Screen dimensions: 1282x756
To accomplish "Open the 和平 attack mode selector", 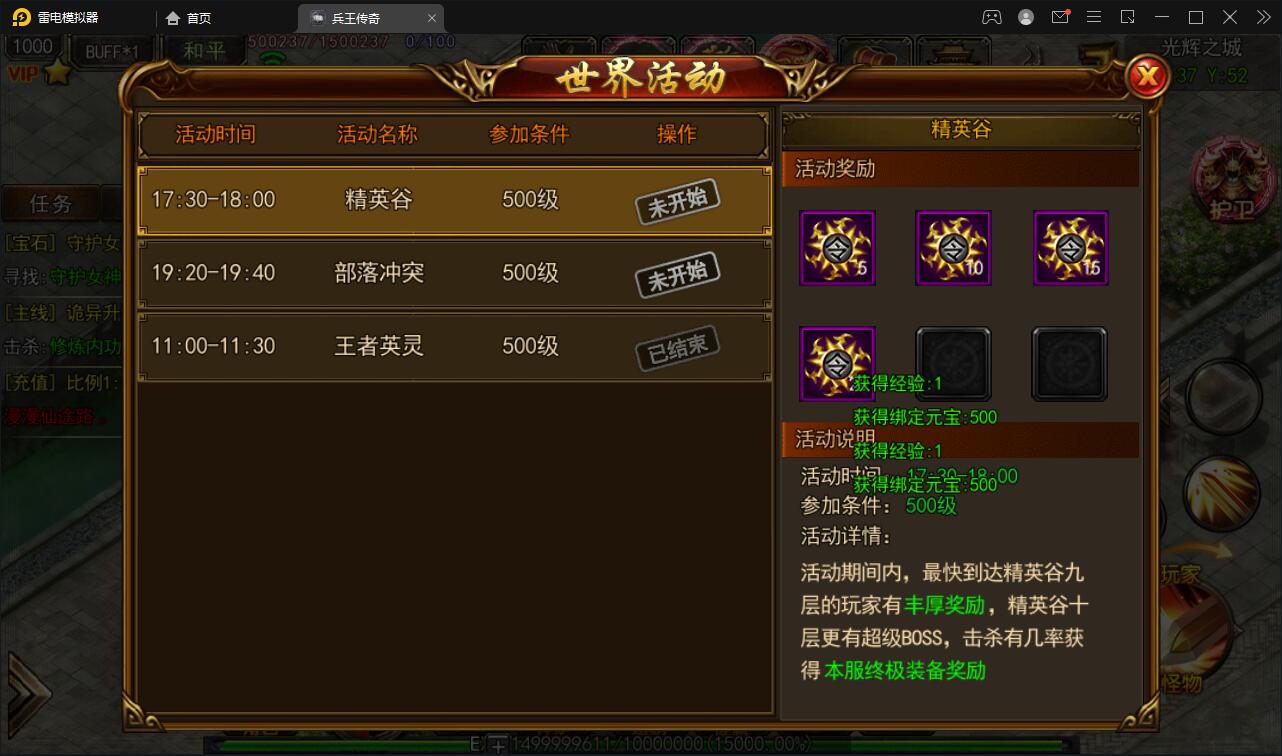I will (x=204, y=49).
